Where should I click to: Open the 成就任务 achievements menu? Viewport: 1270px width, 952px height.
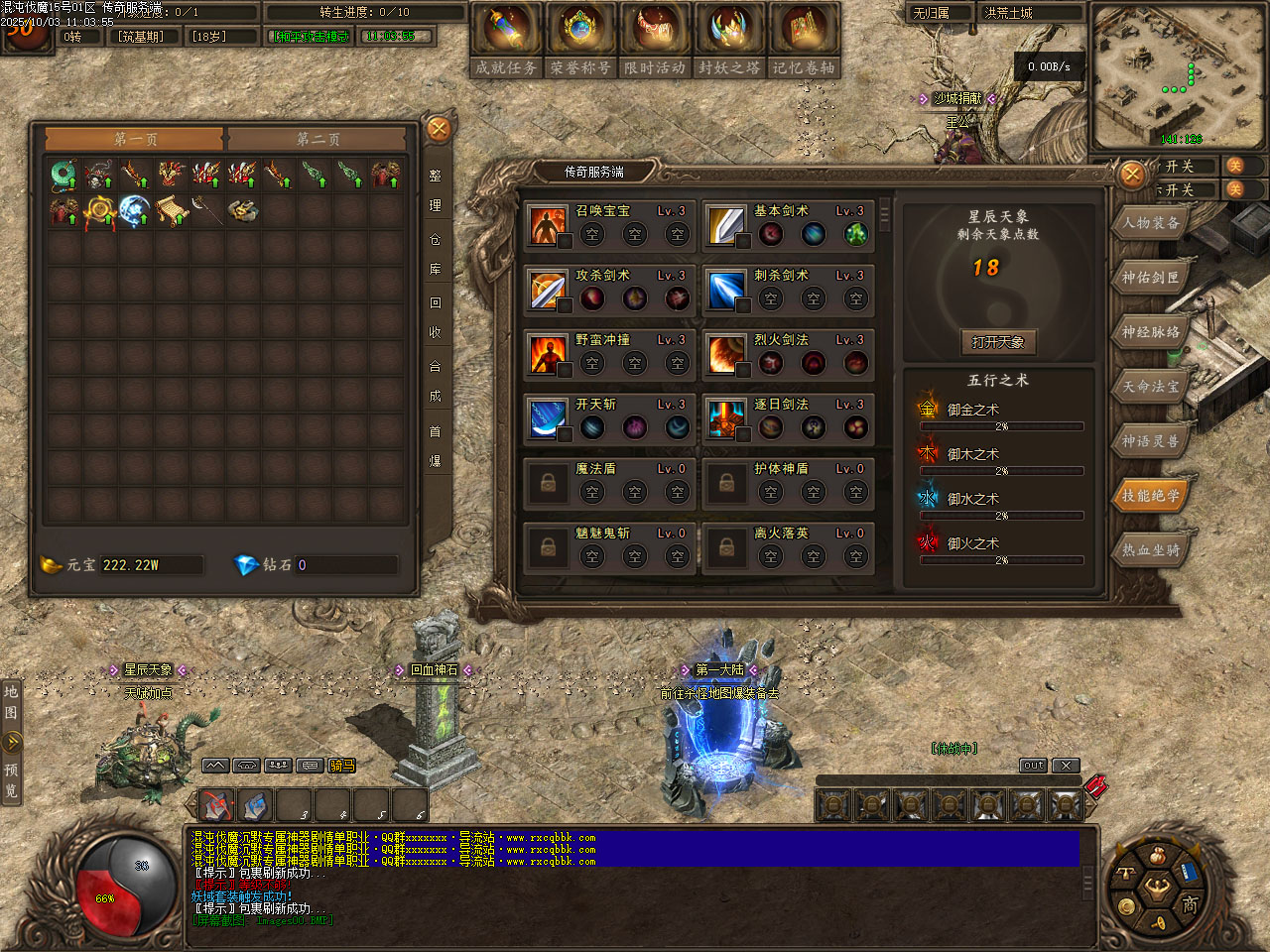506,38
